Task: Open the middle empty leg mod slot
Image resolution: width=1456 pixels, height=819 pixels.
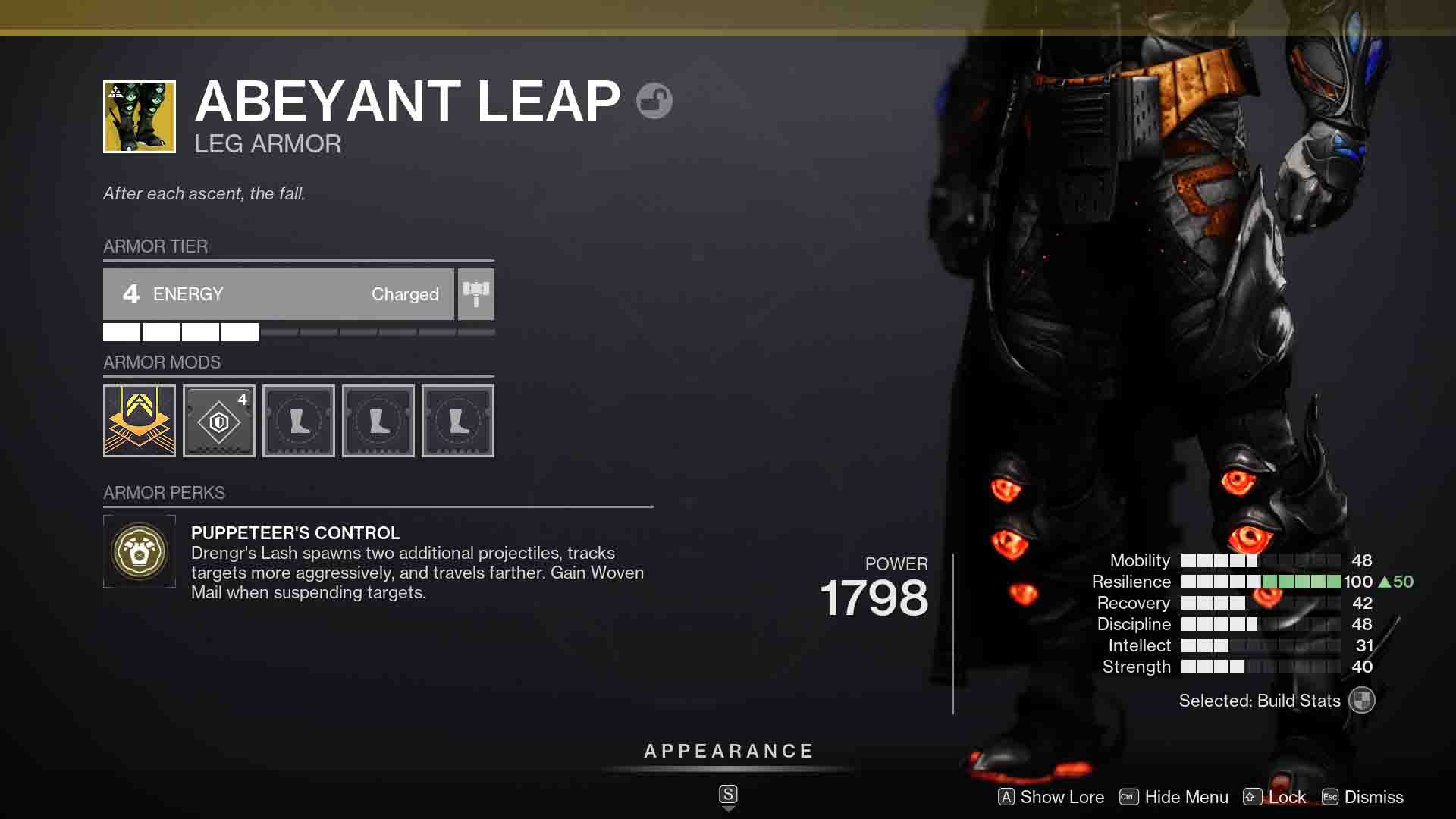Action: tap(378, 420)
